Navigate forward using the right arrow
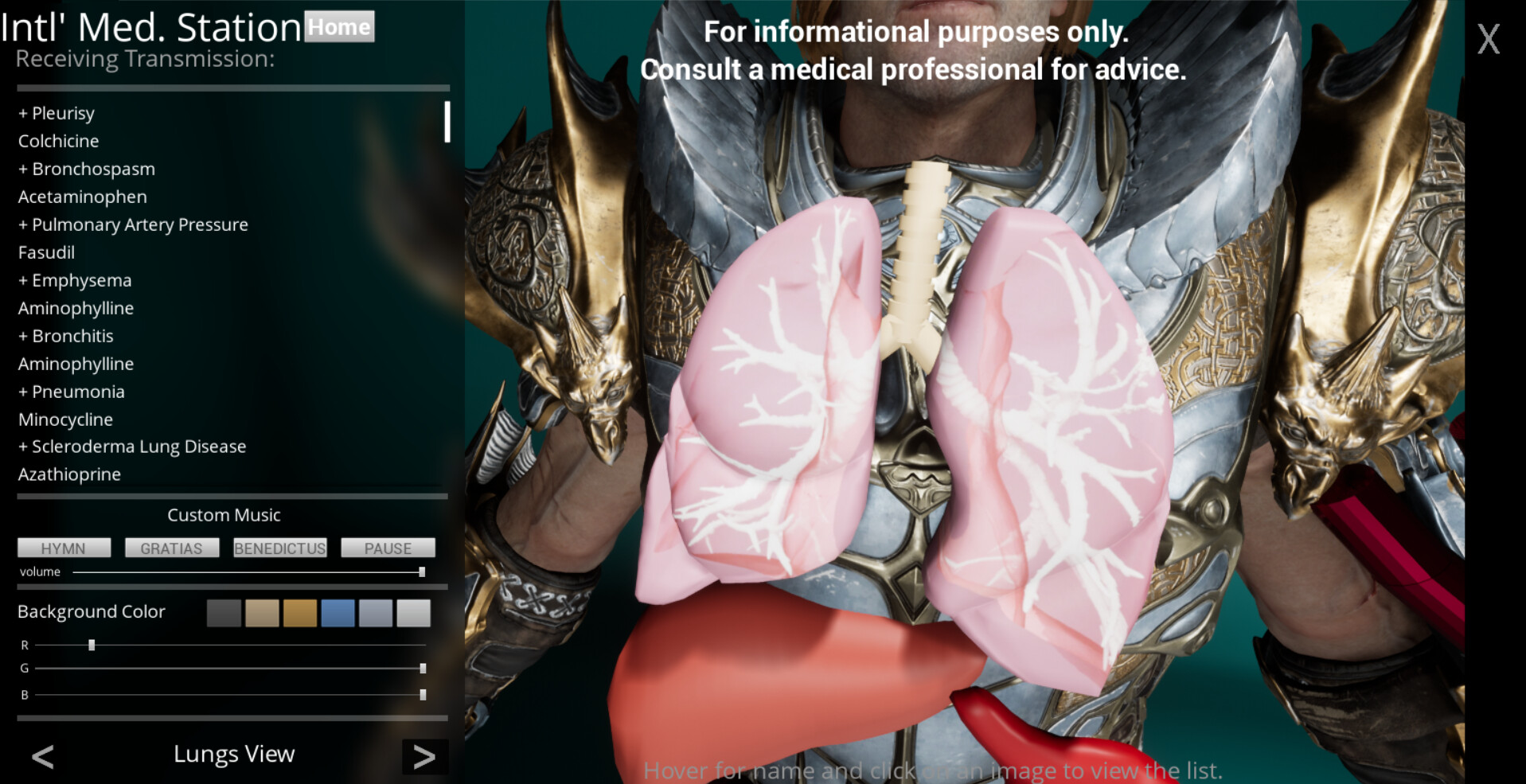This screenshot has height=784, width=1526. [x=425, y=755]
